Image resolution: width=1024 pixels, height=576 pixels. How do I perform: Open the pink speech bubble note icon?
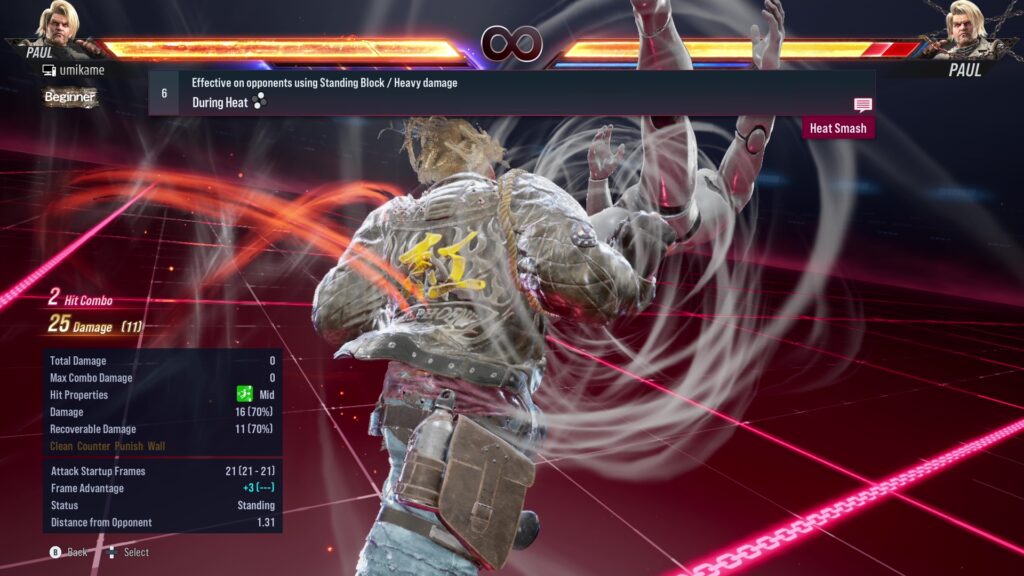click(x=862, y=105)
